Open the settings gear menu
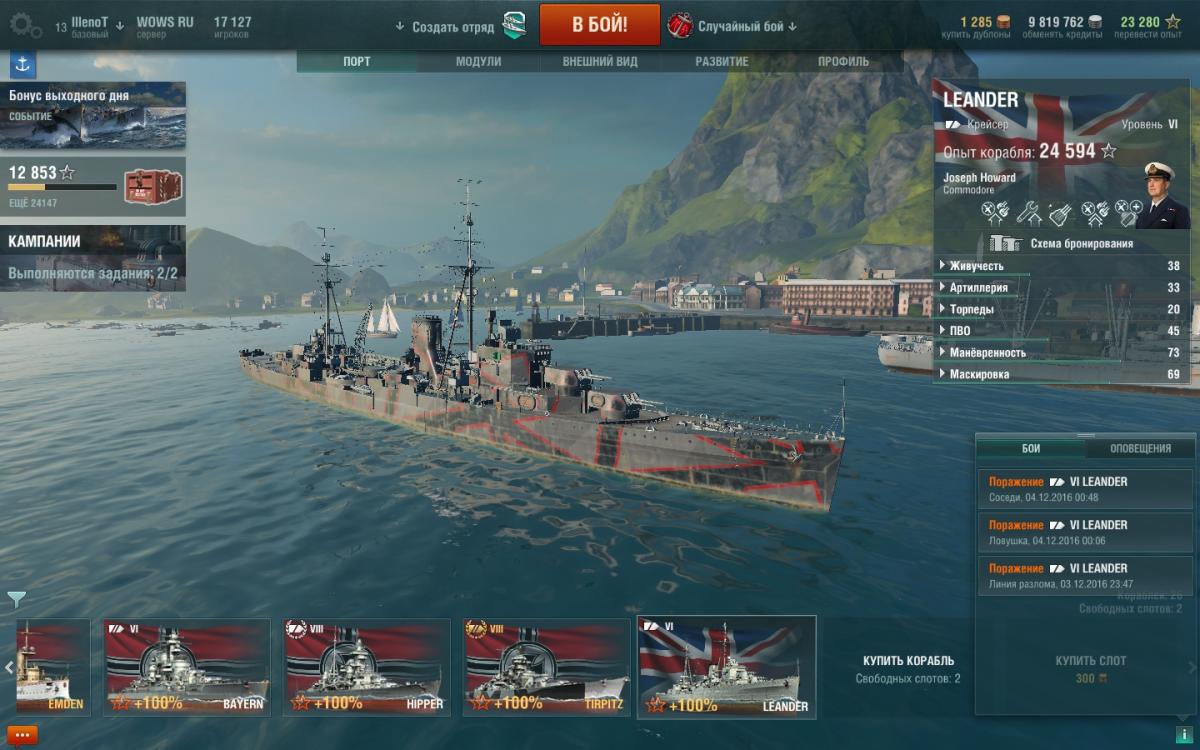Viewport: 1200px width, 750px height. click(25, 25)
